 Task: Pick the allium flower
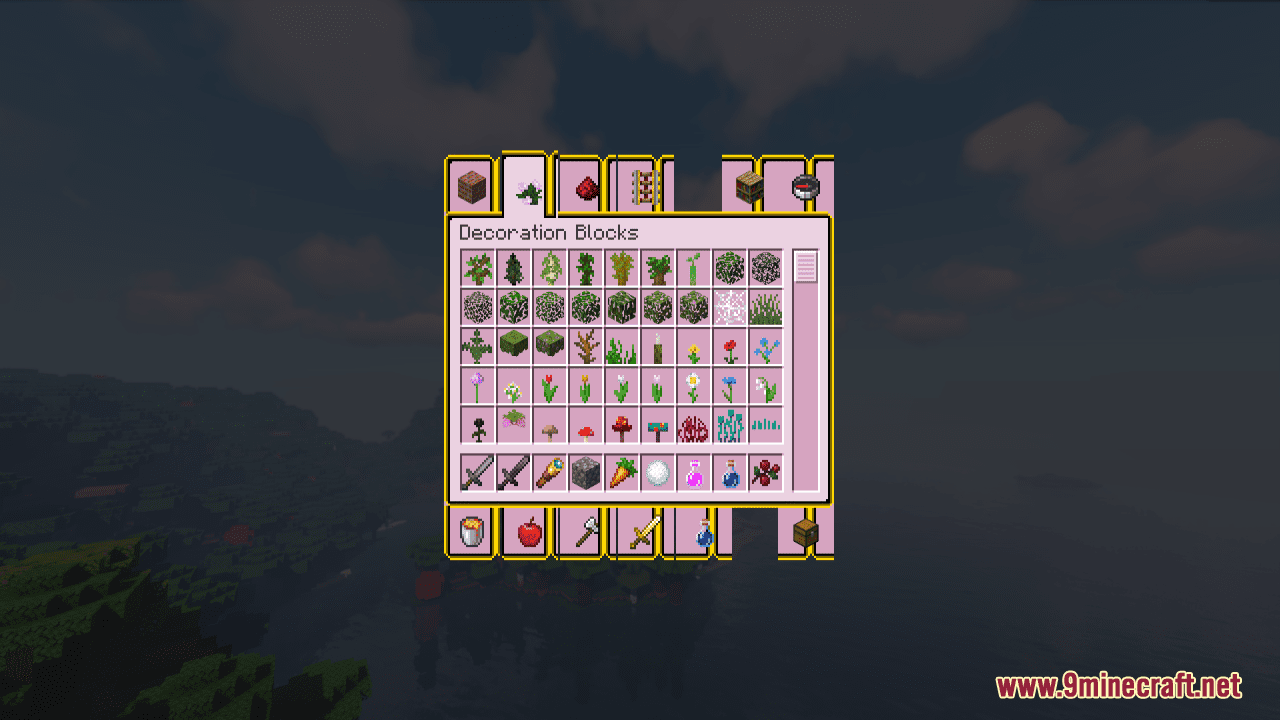(x=479, y=385)
